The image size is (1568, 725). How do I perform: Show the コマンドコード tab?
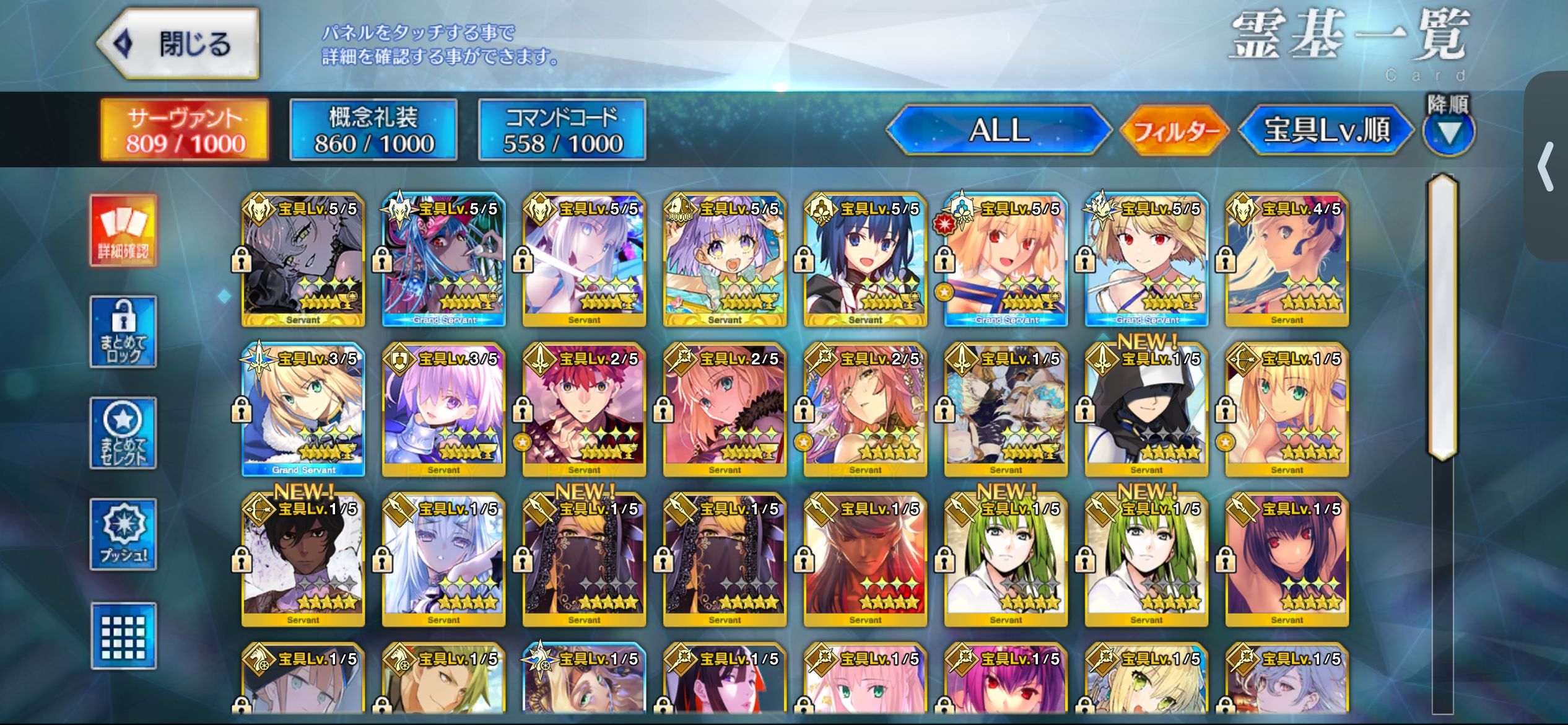pyautogui.click(x=562, y=130)
